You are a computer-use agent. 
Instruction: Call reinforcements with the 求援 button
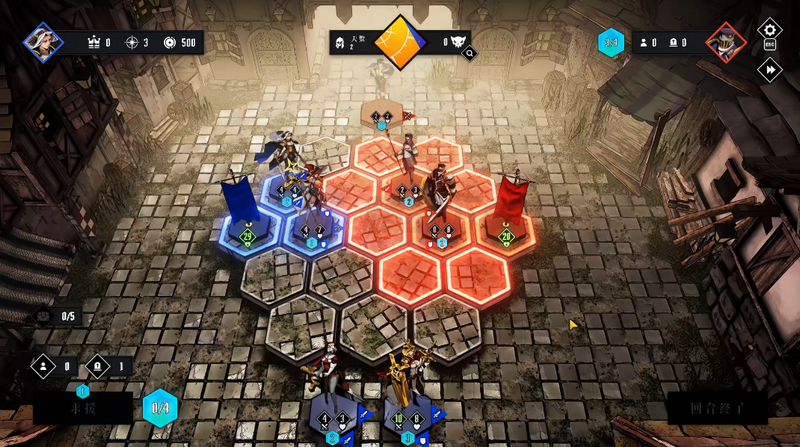(82, 408)
